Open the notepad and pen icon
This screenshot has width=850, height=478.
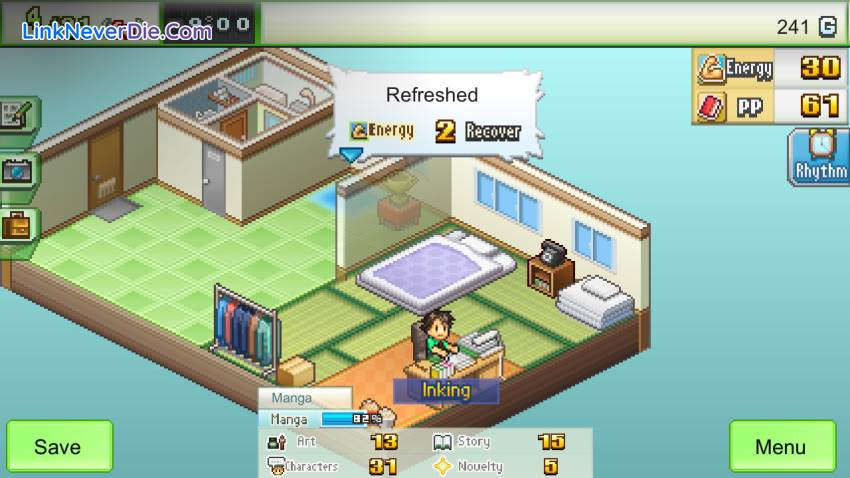[18, 116]
